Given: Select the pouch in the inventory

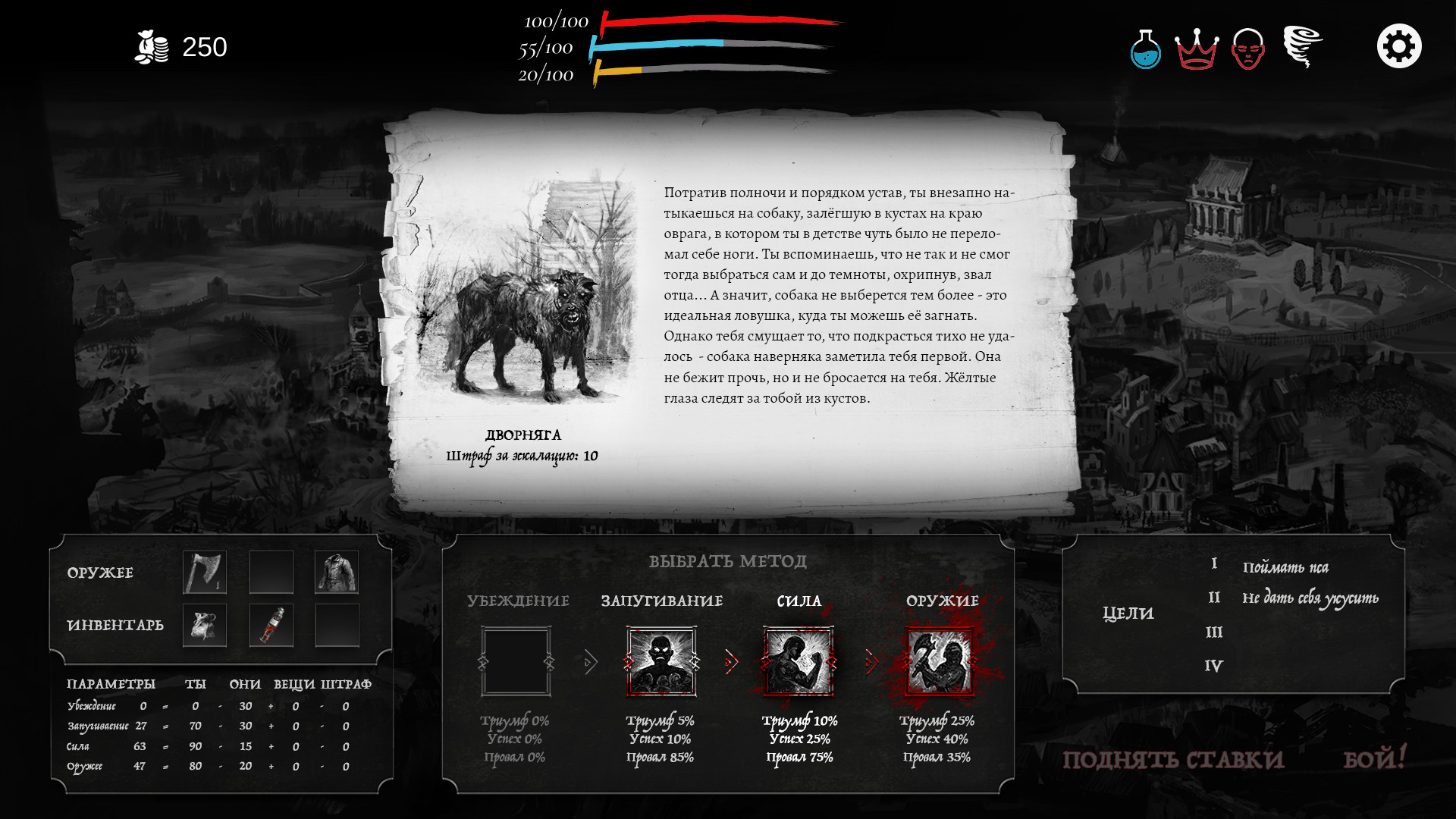Looking at the screenshot, I should [204, 625].
